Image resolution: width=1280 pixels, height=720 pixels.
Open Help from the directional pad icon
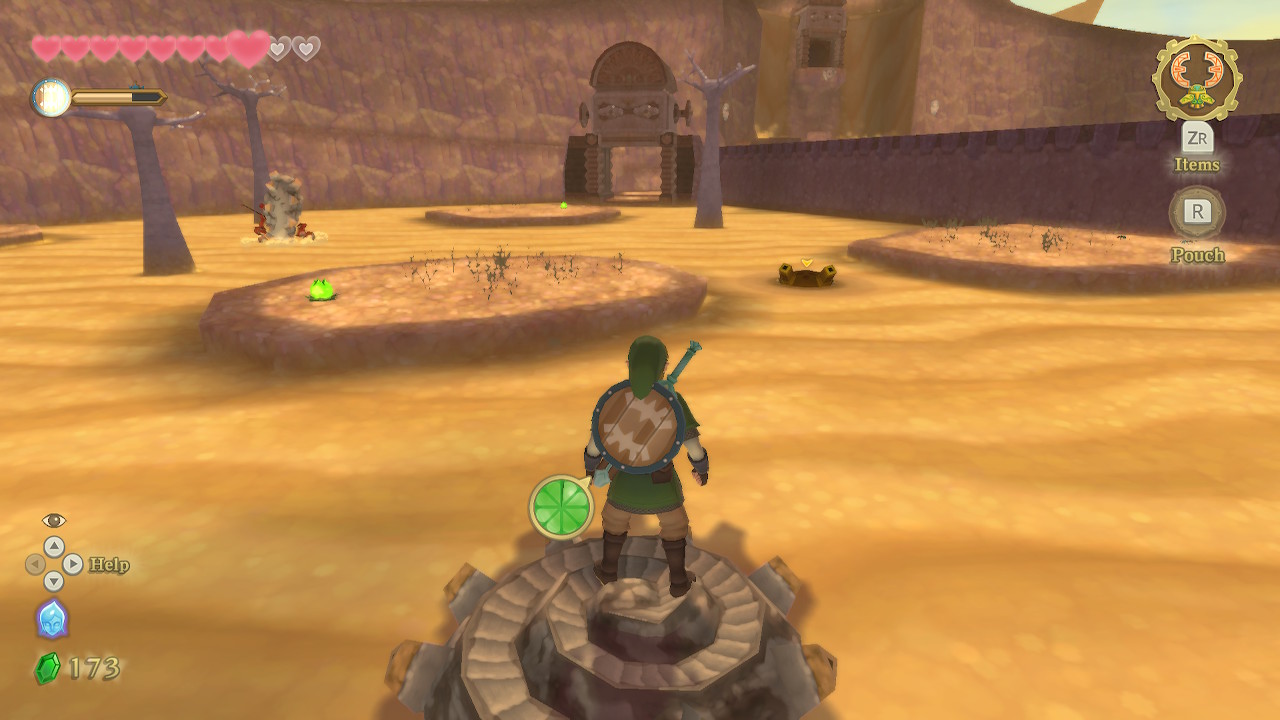coord(54,564)
